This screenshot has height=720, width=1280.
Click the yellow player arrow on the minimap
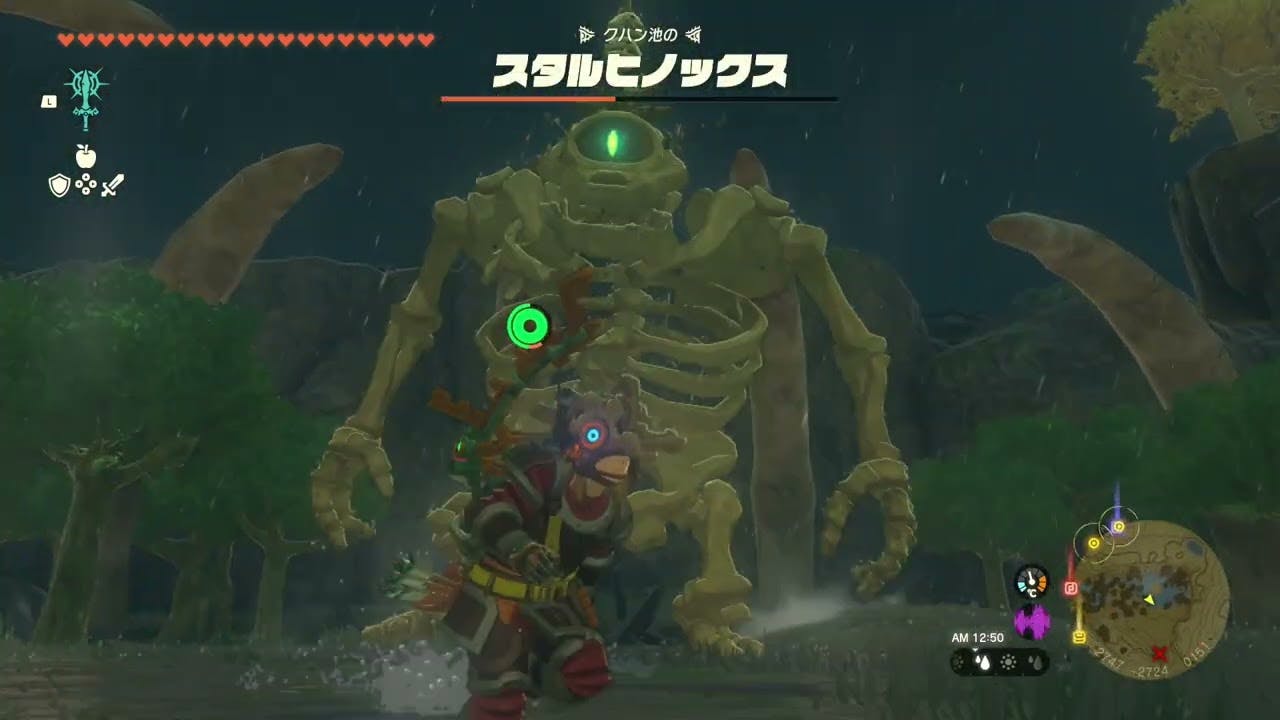(x=1150, y=599)
